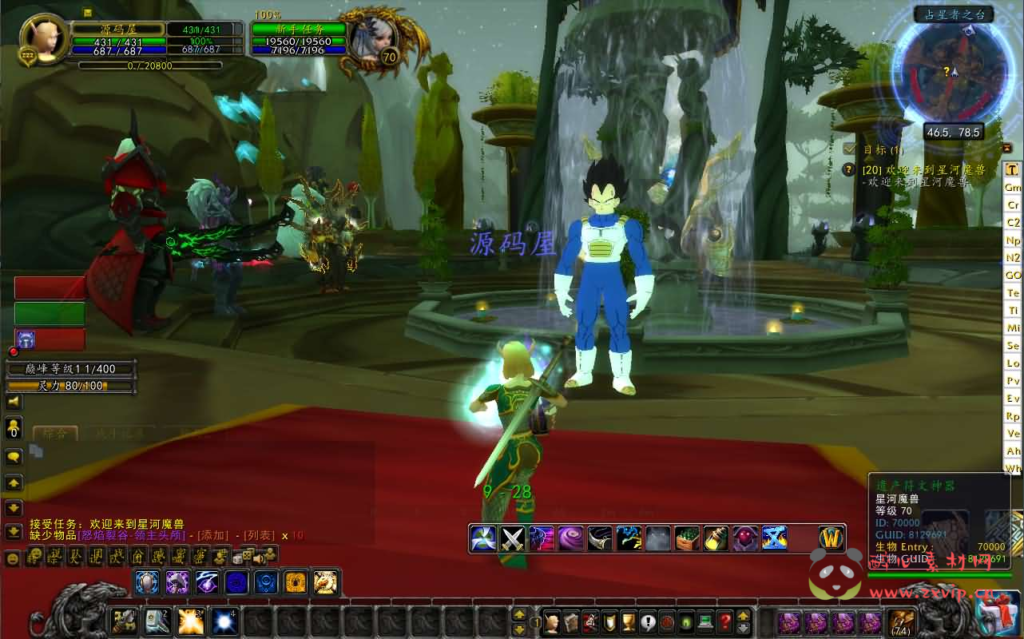Click the bracketed add link in chat
The height and width of the screenshot is (639, 1024).
coord(212,535)
